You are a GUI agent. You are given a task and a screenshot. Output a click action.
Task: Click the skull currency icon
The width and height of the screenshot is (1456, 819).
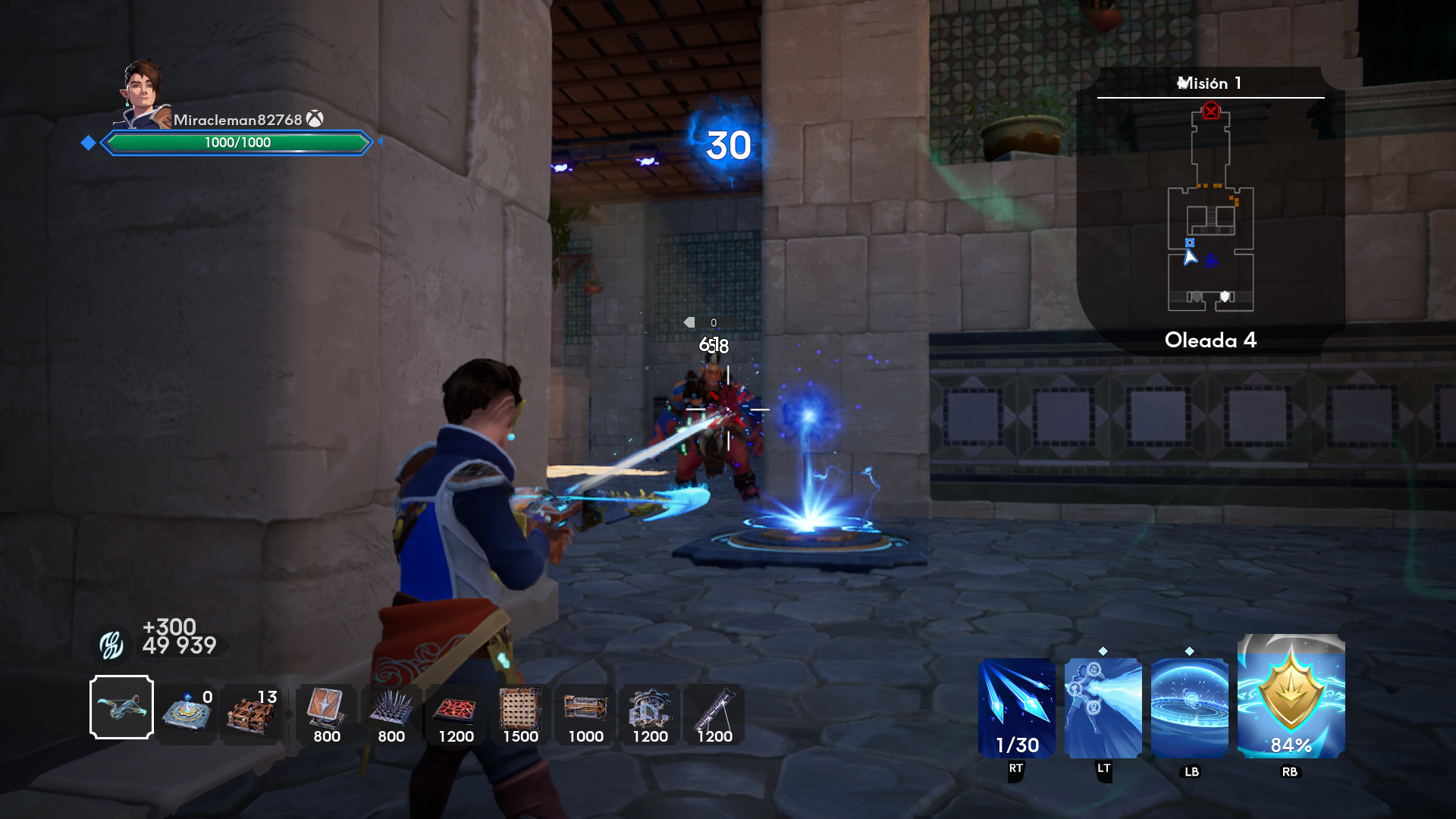pos(111,645)
